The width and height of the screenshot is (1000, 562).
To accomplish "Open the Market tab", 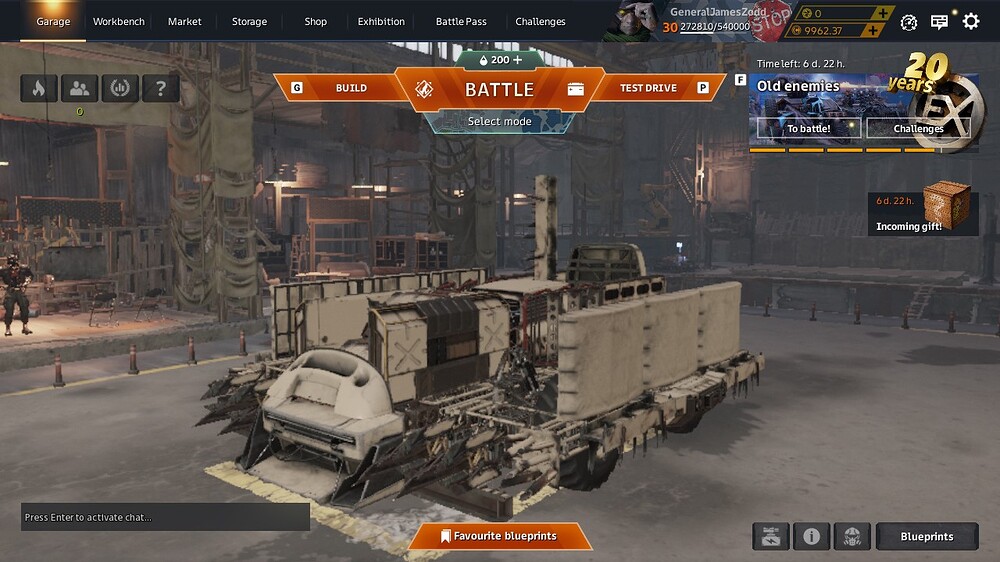I will click(184, 21).
